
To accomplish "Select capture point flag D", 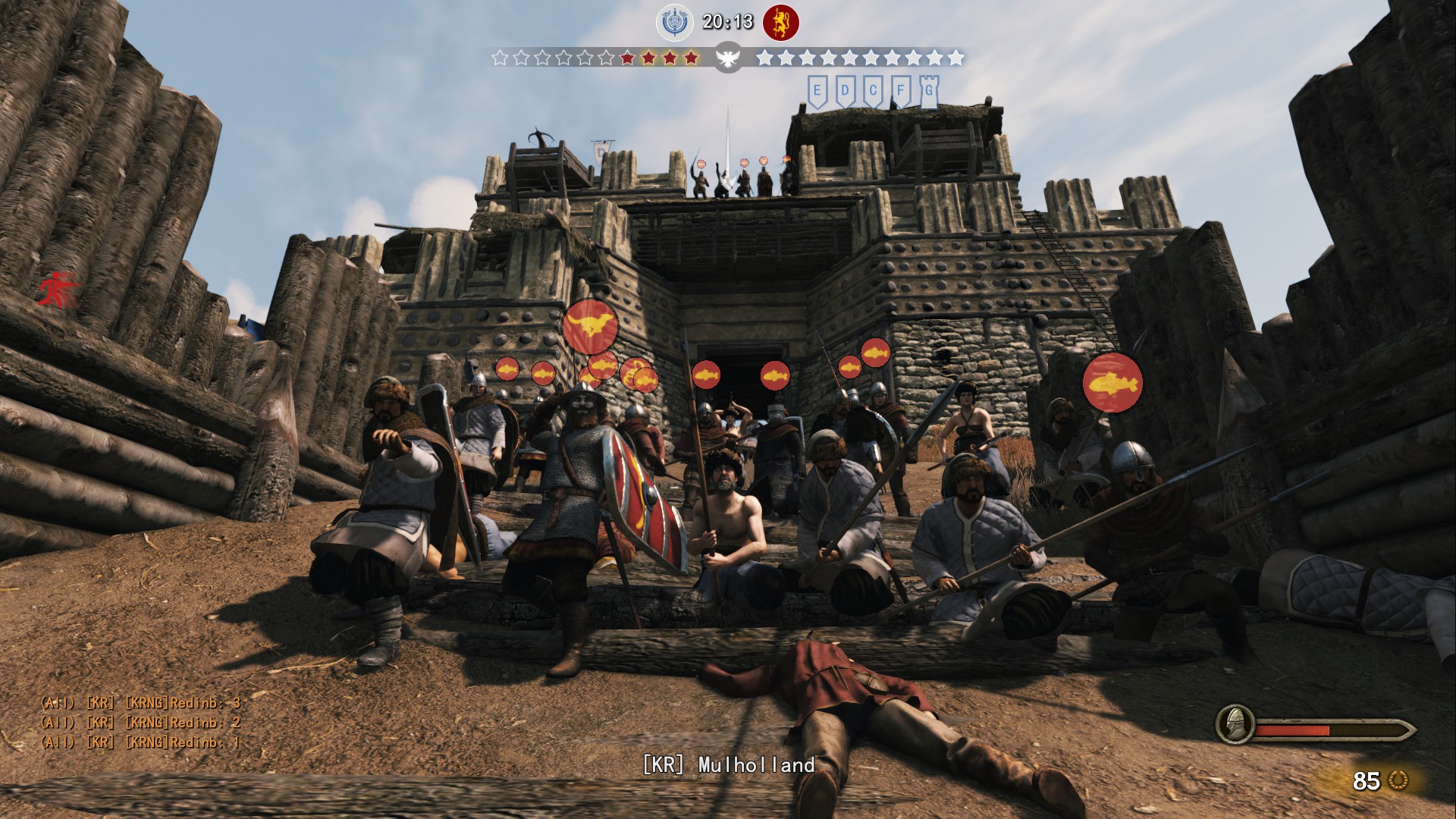I will pos(845,90).
